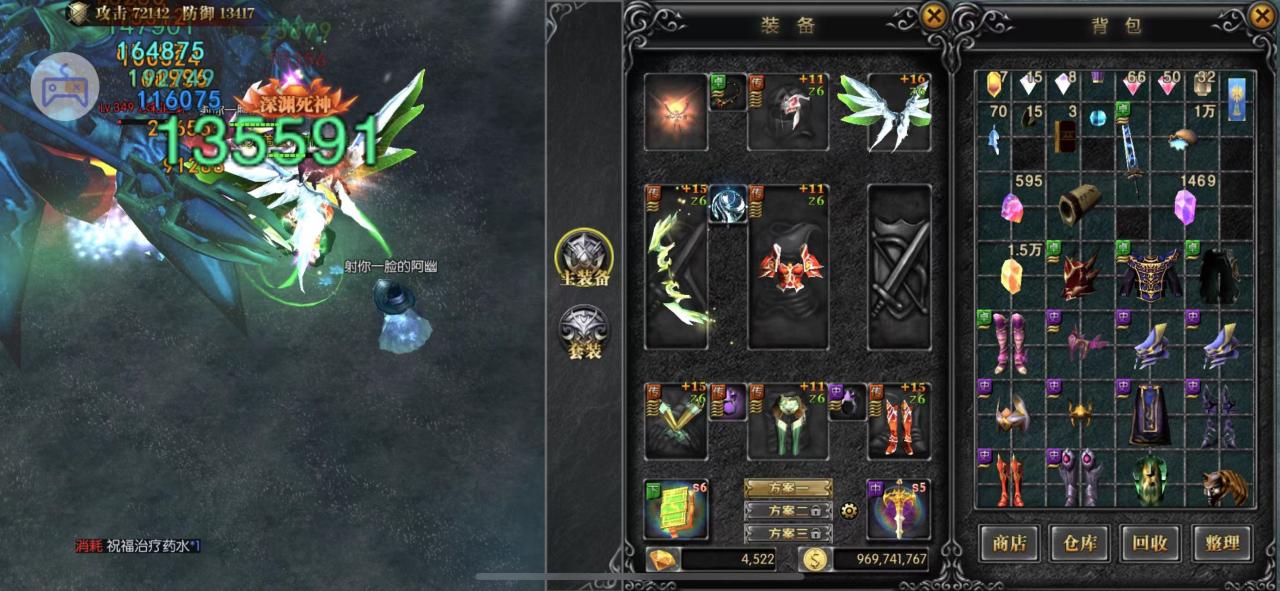Open the scheme gear settings icon

tap(849, 511)
